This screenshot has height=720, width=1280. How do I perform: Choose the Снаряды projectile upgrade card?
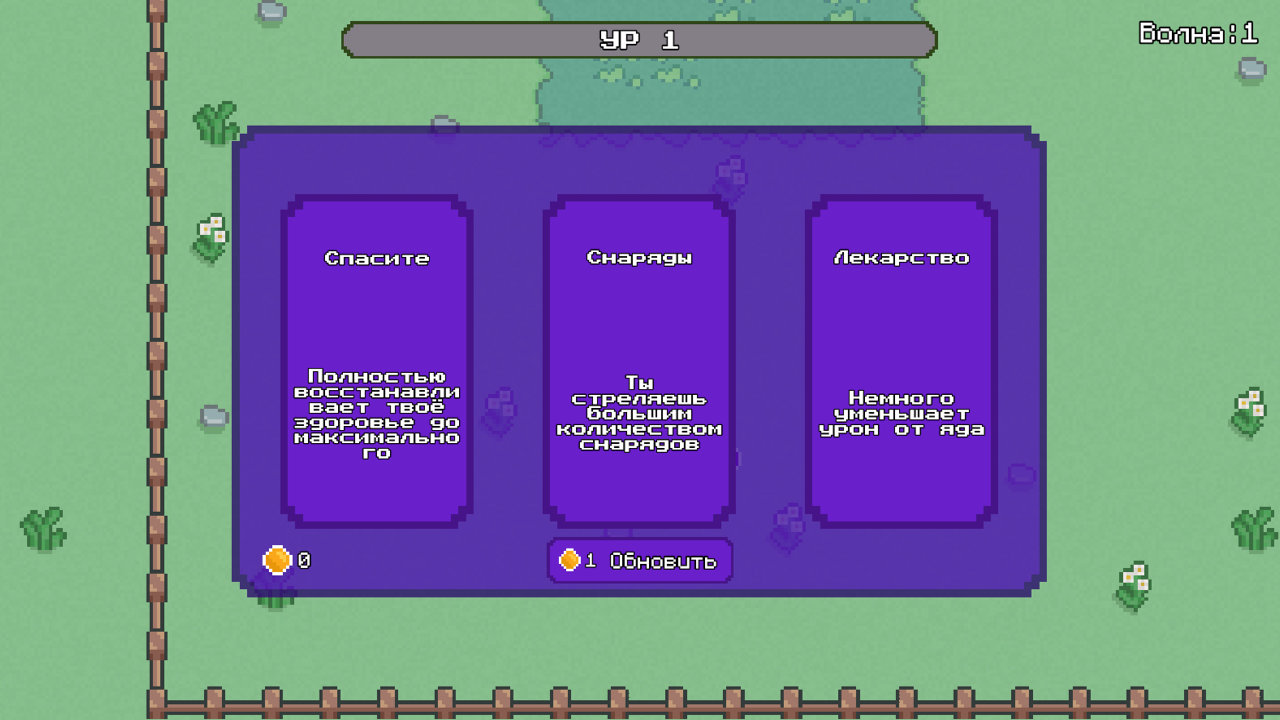pyautogui.click(x=638, y=360)
